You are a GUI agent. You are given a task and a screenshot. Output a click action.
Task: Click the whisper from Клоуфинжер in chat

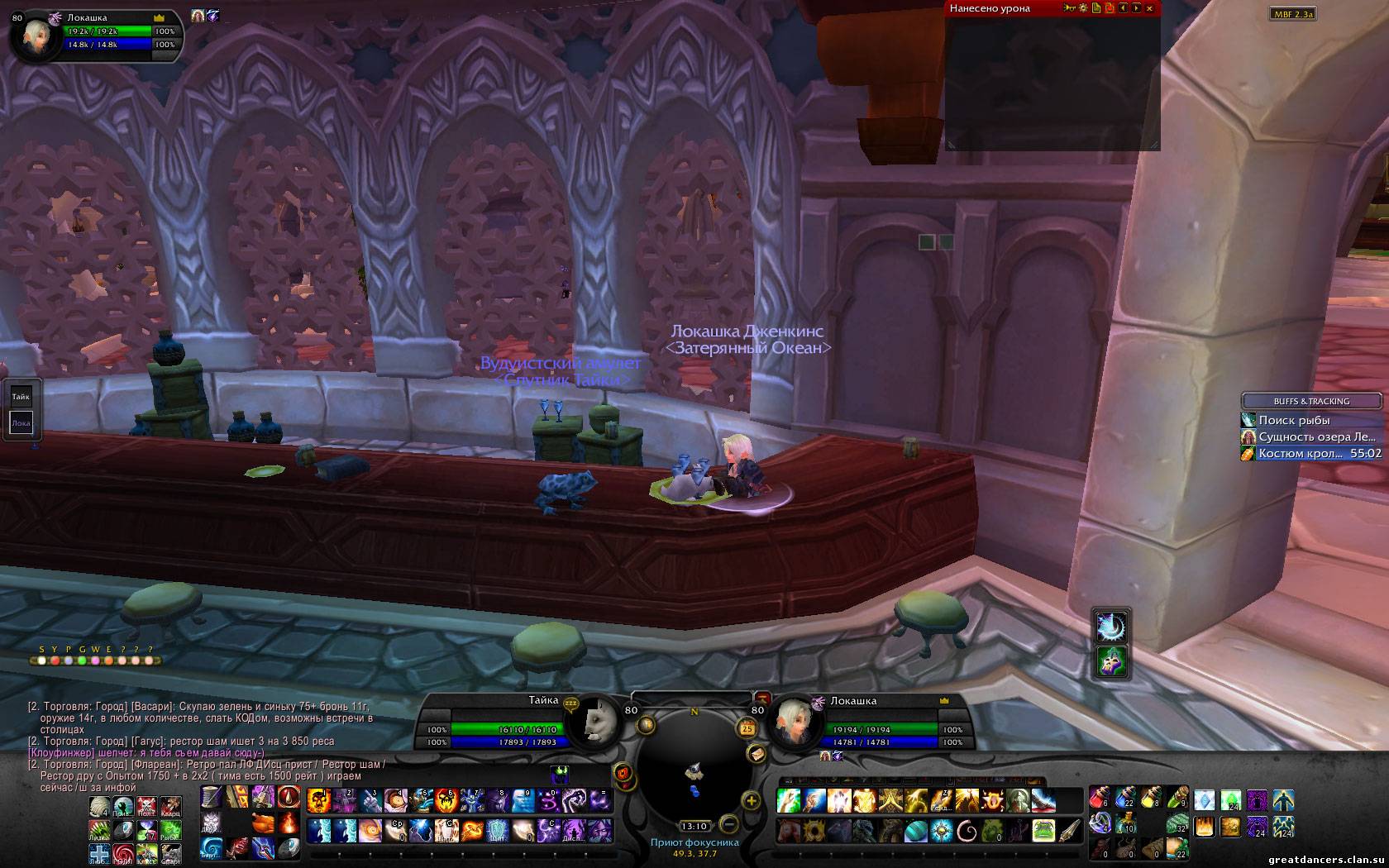tap(146, 753)
